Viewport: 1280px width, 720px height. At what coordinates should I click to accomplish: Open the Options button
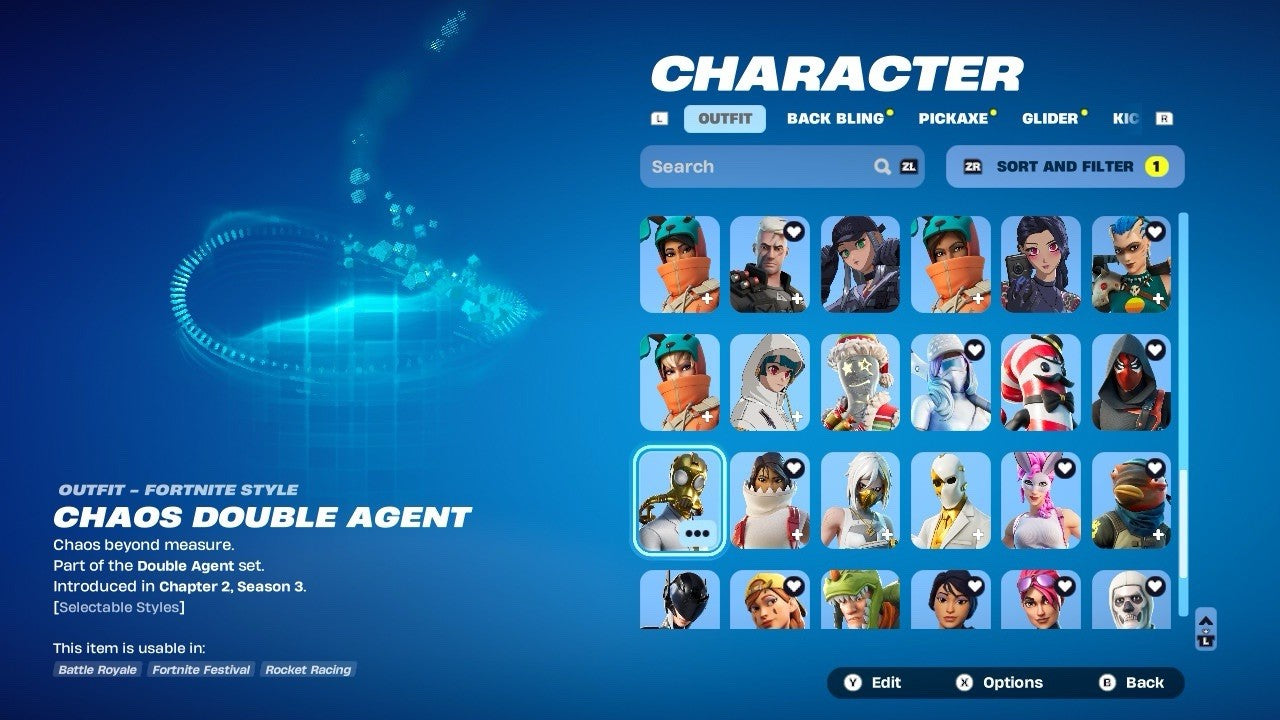999,683
